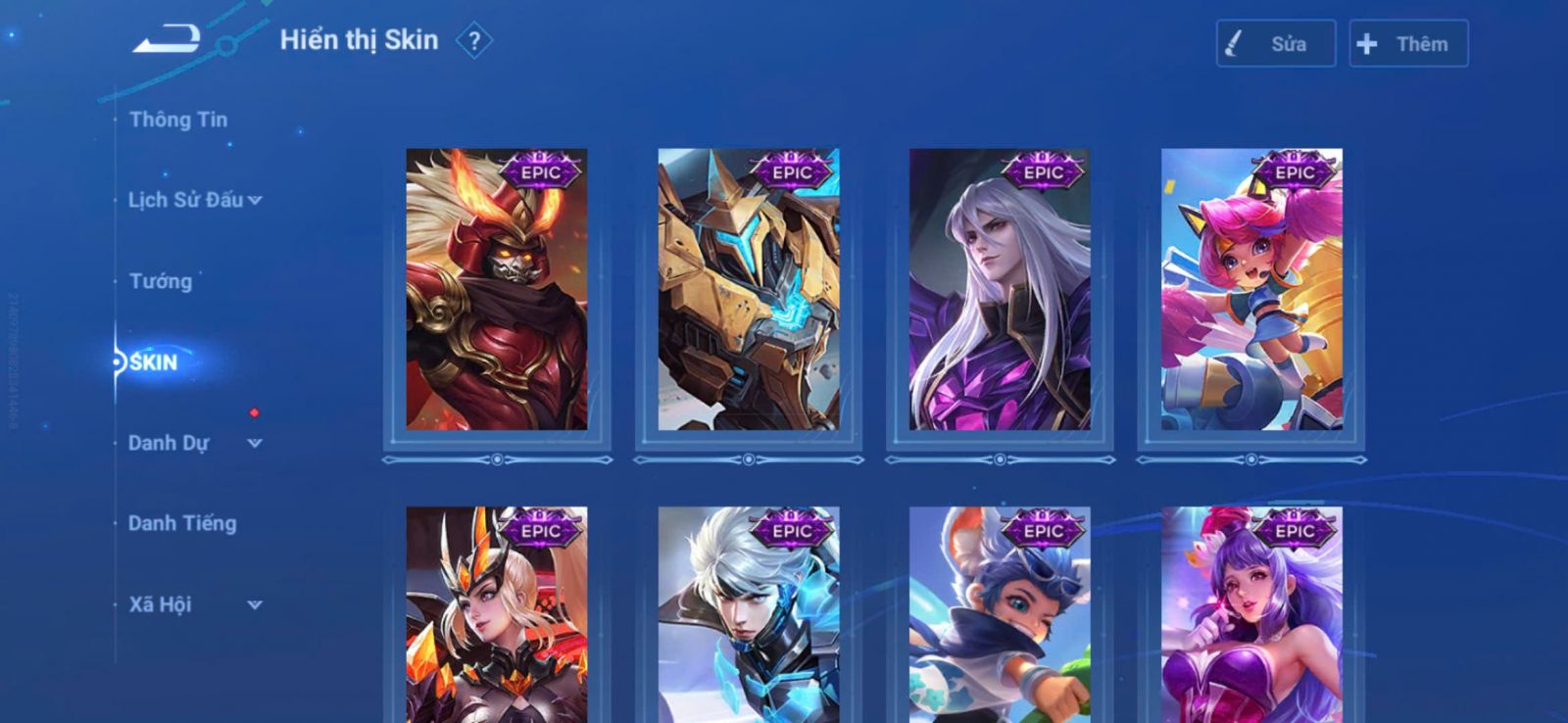Choose the golden robot mech skin card
The width and height of the screenshot is (1568, 723).
click(749, 289)
